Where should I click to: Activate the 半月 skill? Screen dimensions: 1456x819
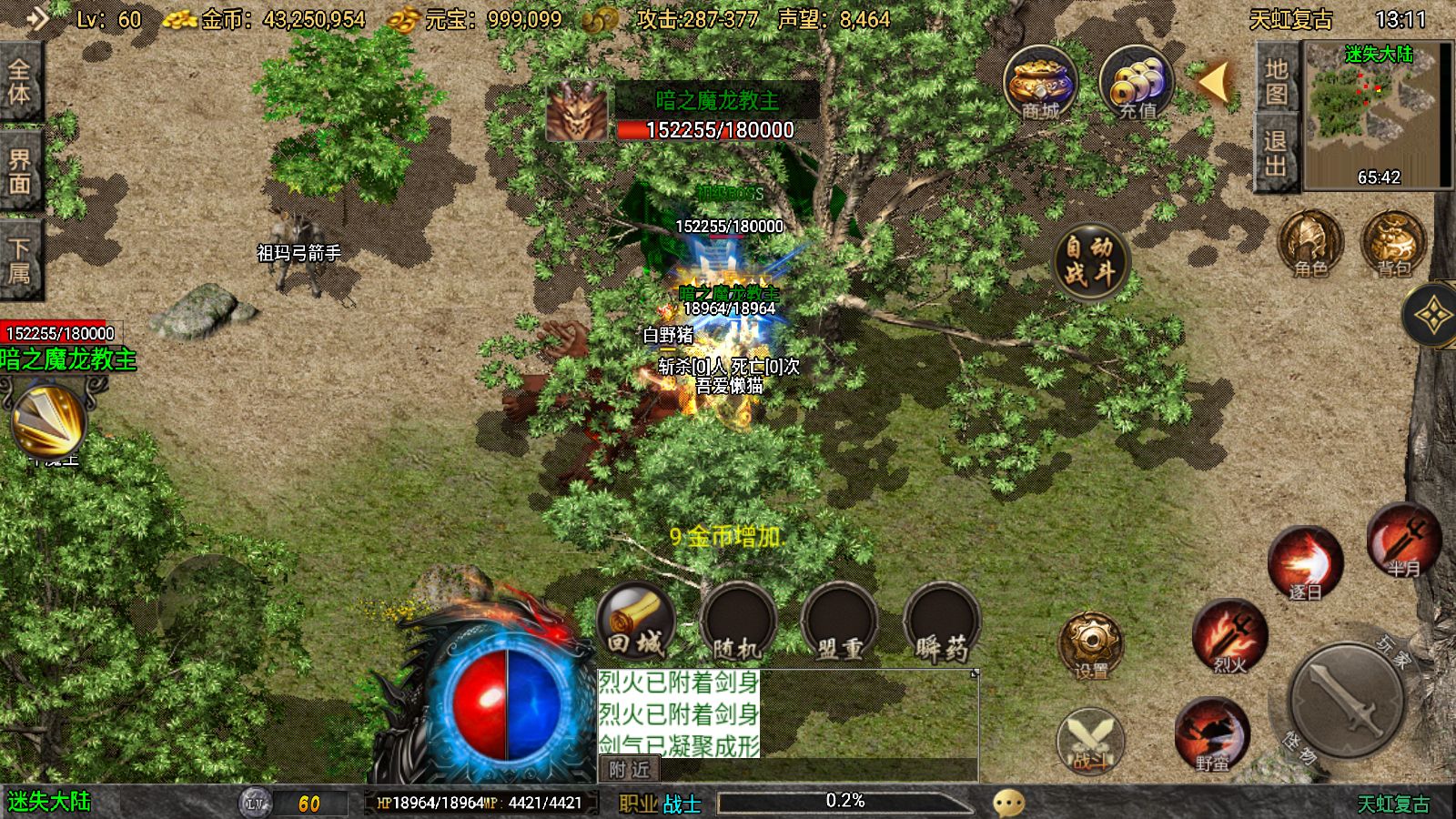[x=1403, y=541]
